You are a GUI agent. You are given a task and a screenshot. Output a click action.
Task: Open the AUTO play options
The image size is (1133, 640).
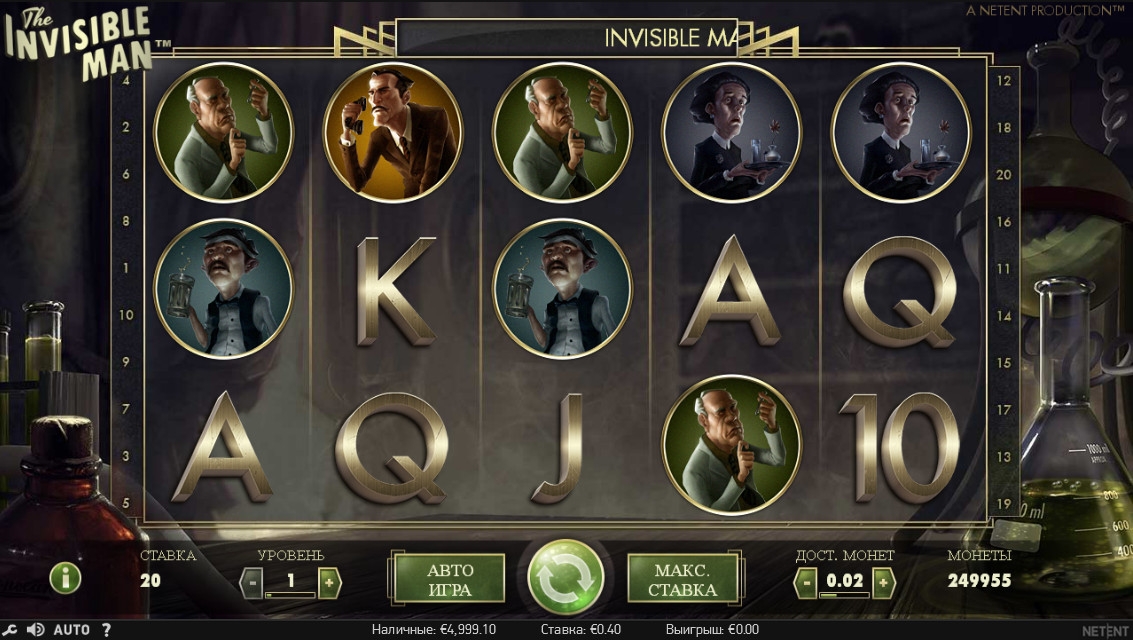coord(72,630)
